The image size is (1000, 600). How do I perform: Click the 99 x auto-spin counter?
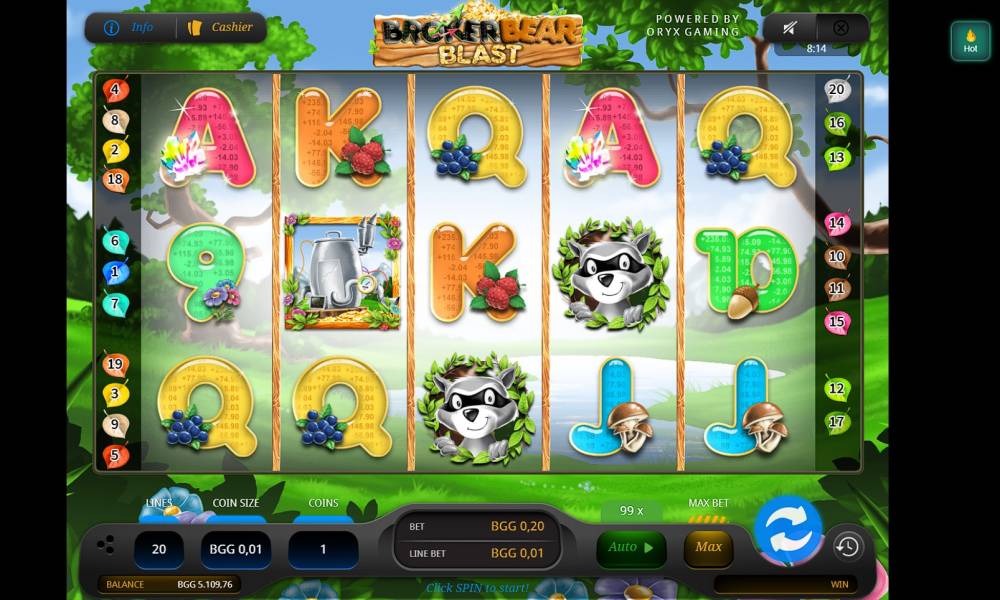(x=631, y=511)
